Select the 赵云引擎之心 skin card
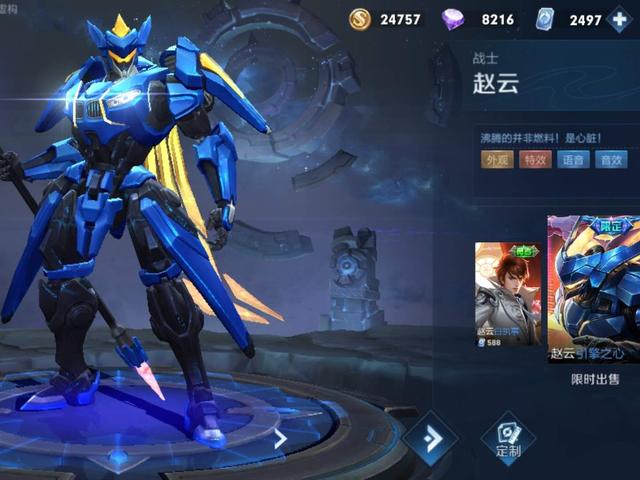This screenshot has height=480, width=640. (x=595, y=290)
